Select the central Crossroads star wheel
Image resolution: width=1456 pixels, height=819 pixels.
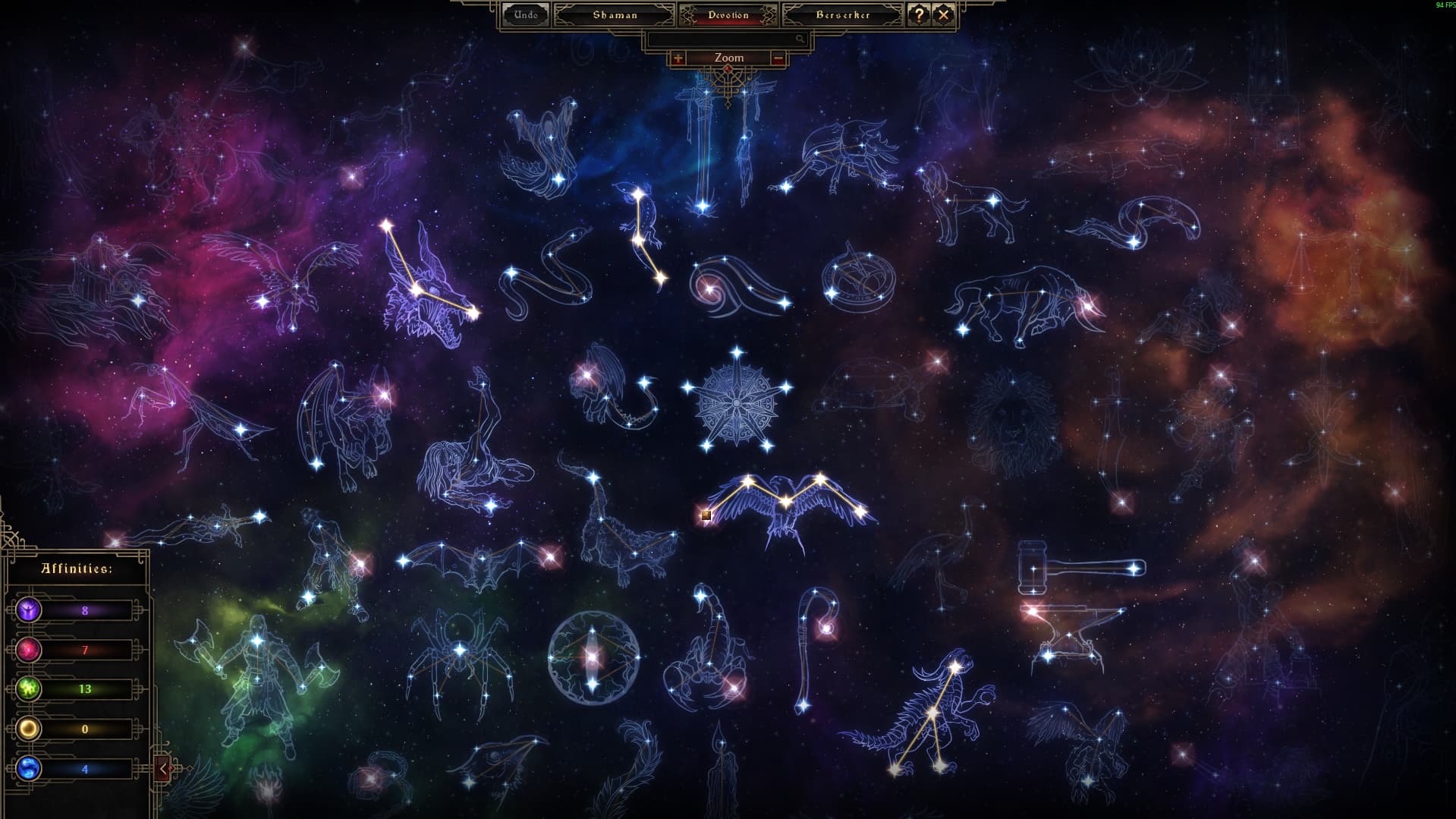point(736,400)
